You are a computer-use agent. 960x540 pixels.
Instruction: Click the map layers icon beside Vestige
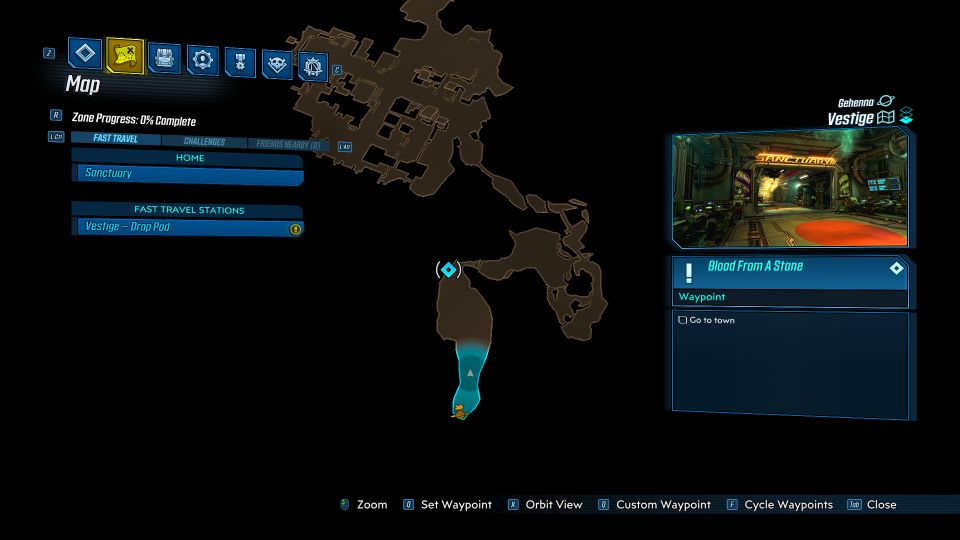pyautogui.click(x=906, y=118)
